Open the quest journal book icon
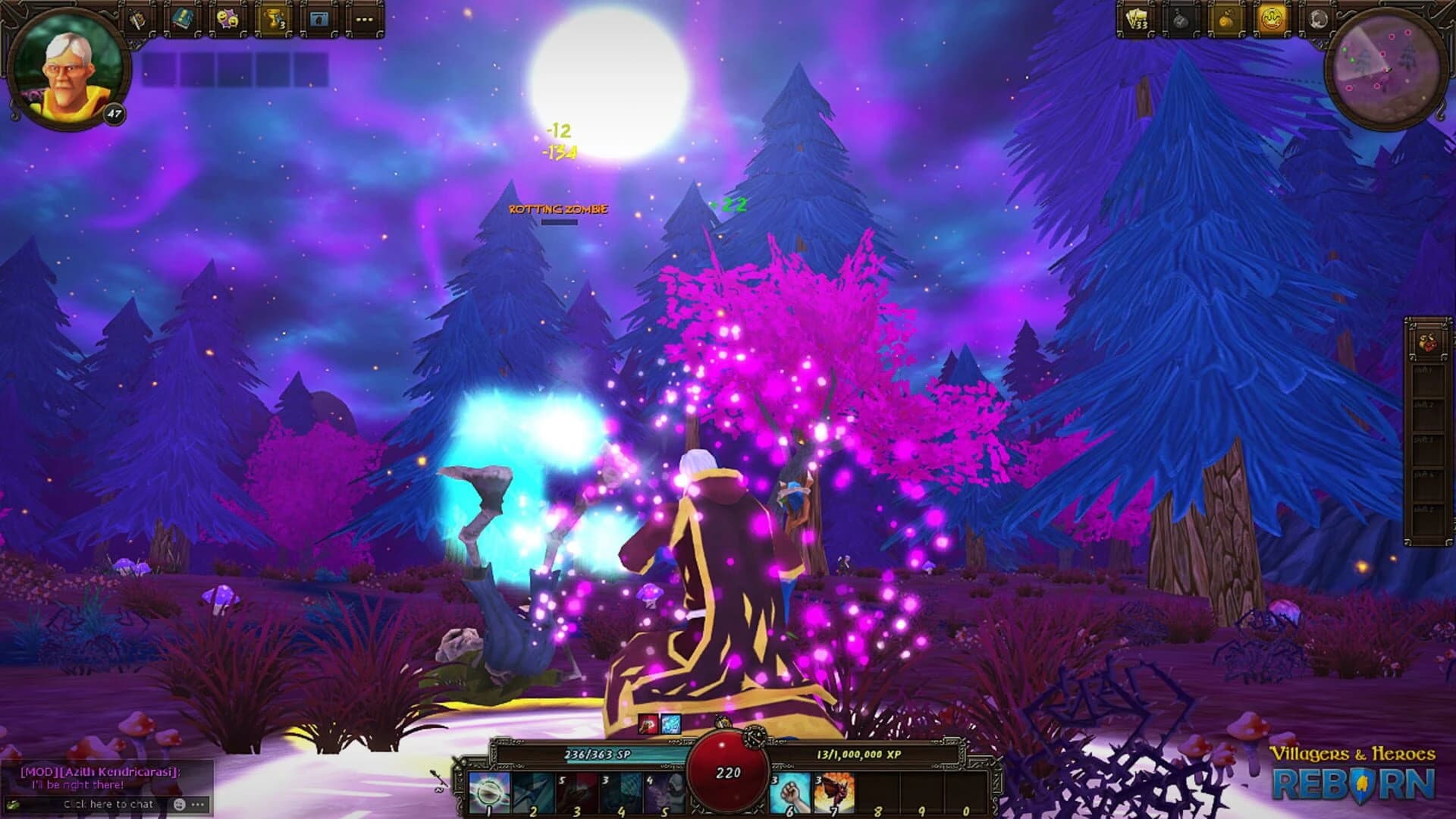Image resolution: width=1456 pixels, height=819 pixels. click(x=181, y=19)
